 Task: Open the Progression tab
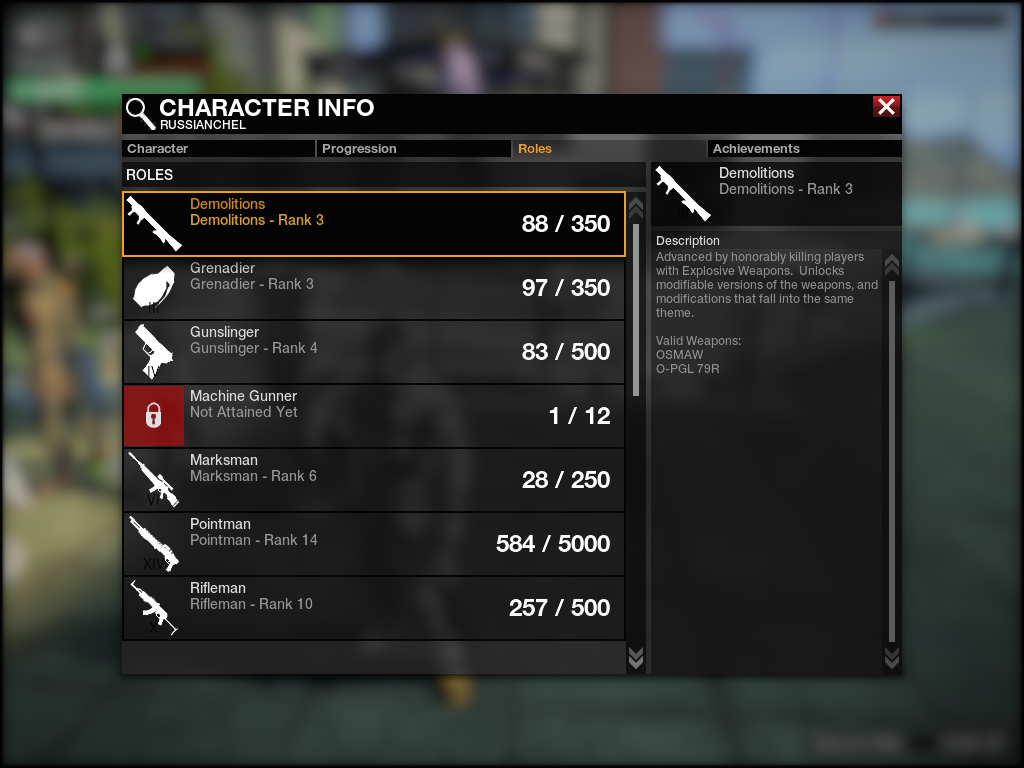point(414,149)
